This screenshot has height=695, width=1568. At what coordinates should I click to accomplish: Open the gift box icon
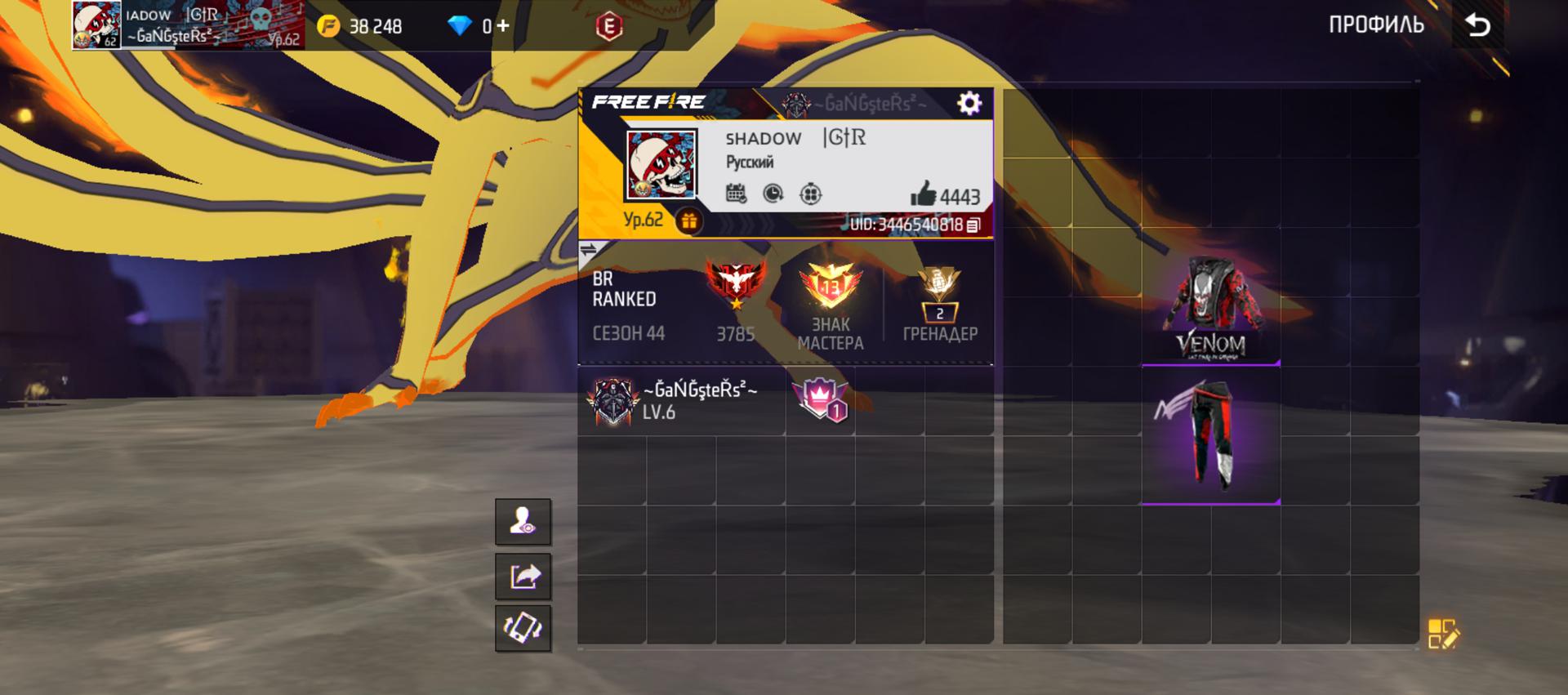click(x=689, y=221)
